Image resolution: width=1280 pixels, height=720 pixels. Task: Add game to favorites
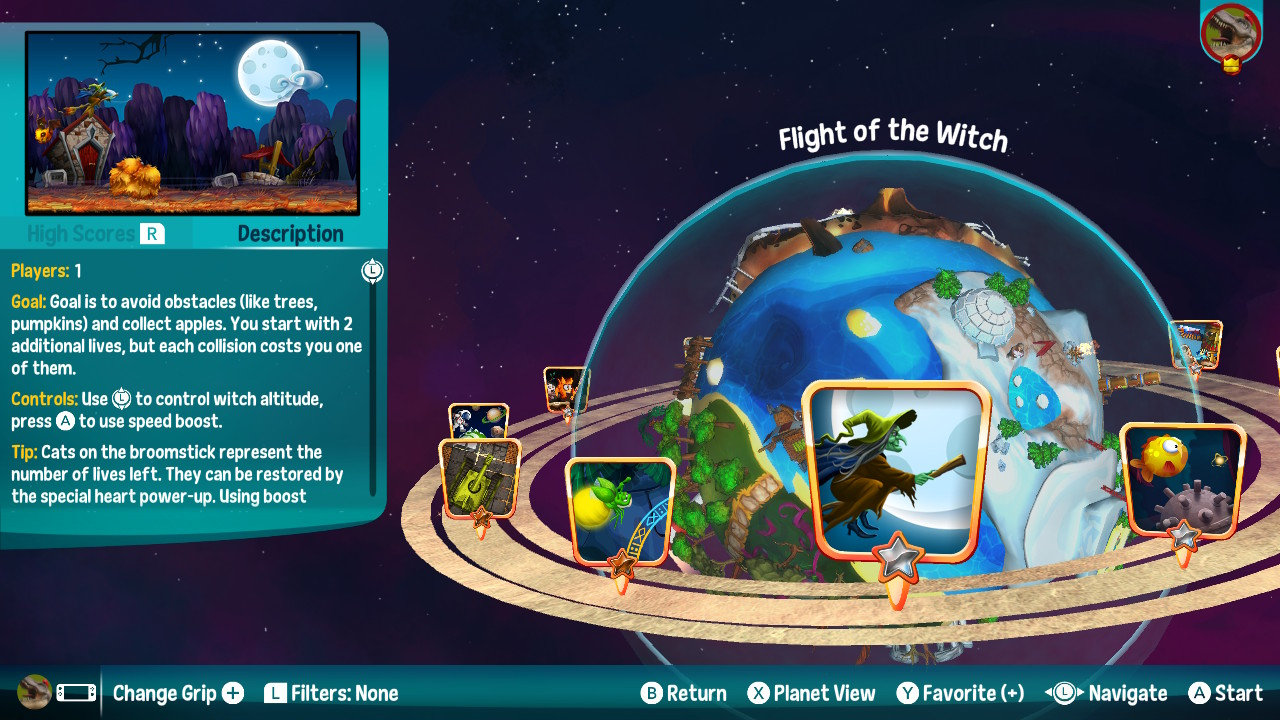[960, 693]
